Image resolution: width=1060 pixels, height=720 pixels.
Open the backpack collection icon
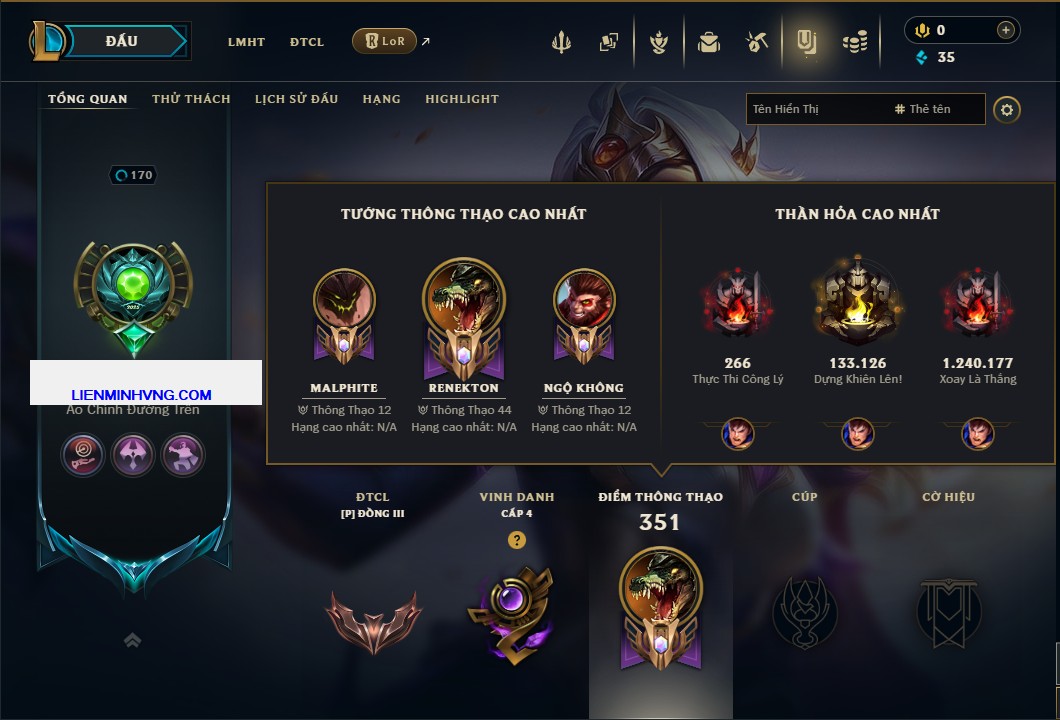pyautogui.click(x=709, y=42)
